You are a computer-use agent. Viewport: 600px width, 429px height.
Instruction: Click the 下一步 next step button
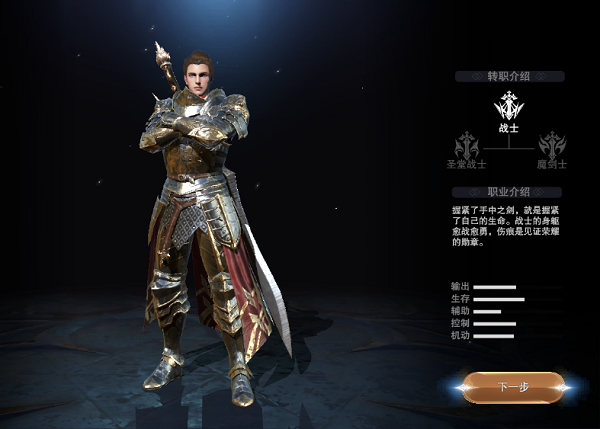point(515,386)
